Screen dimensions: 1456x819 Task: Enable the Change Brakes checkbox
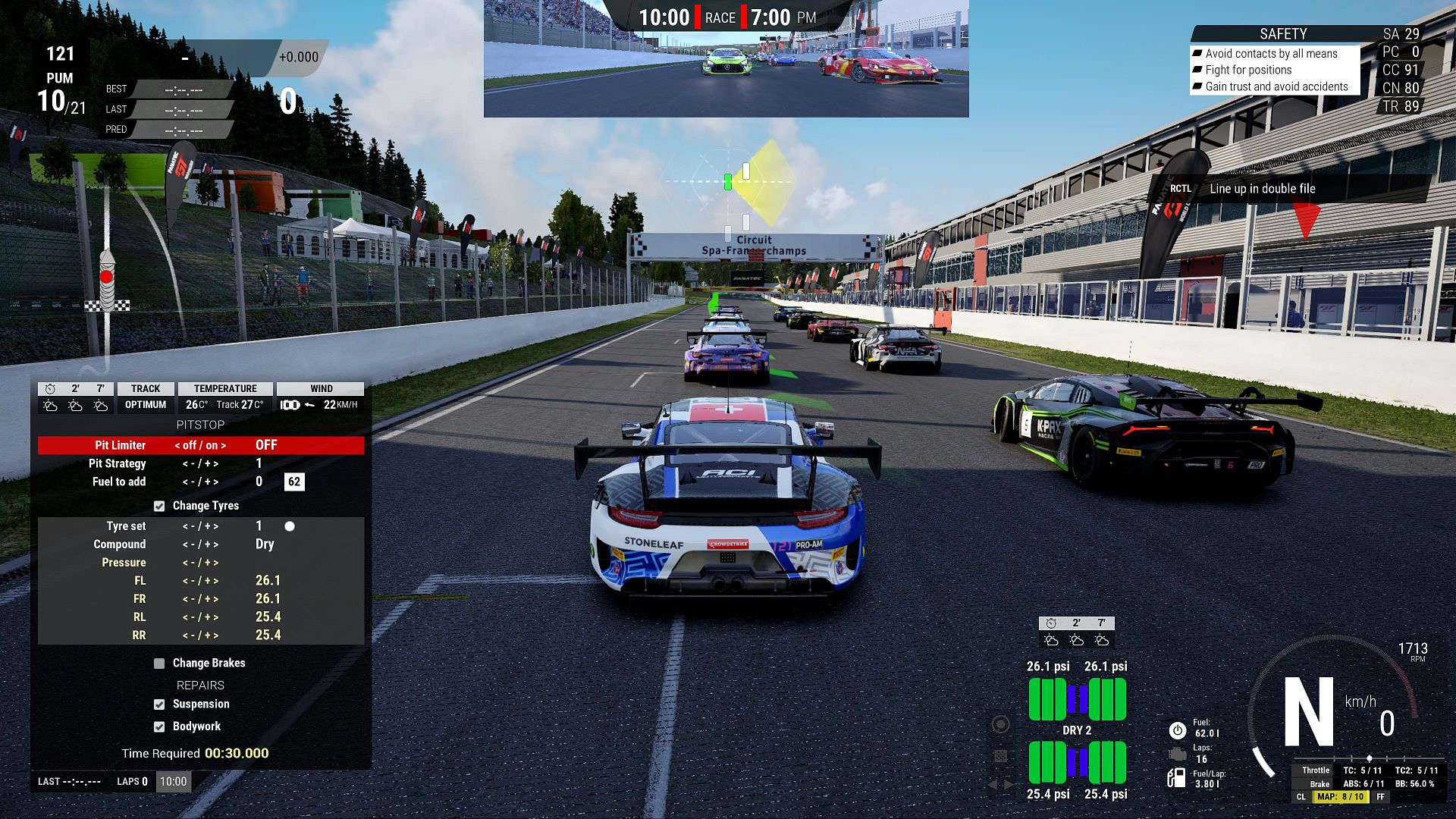(159, 664)
